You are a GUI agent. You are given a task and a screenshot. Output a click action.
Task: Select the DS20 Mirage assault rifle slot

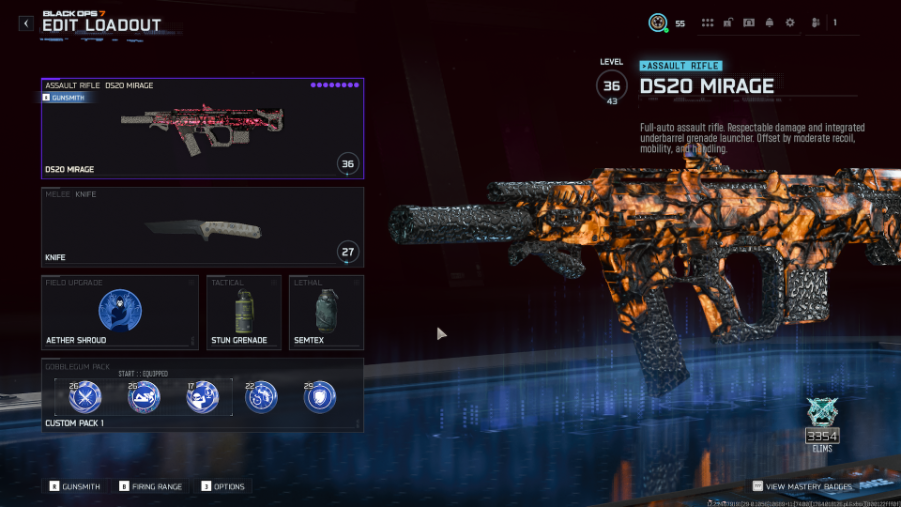click(202, 128)
